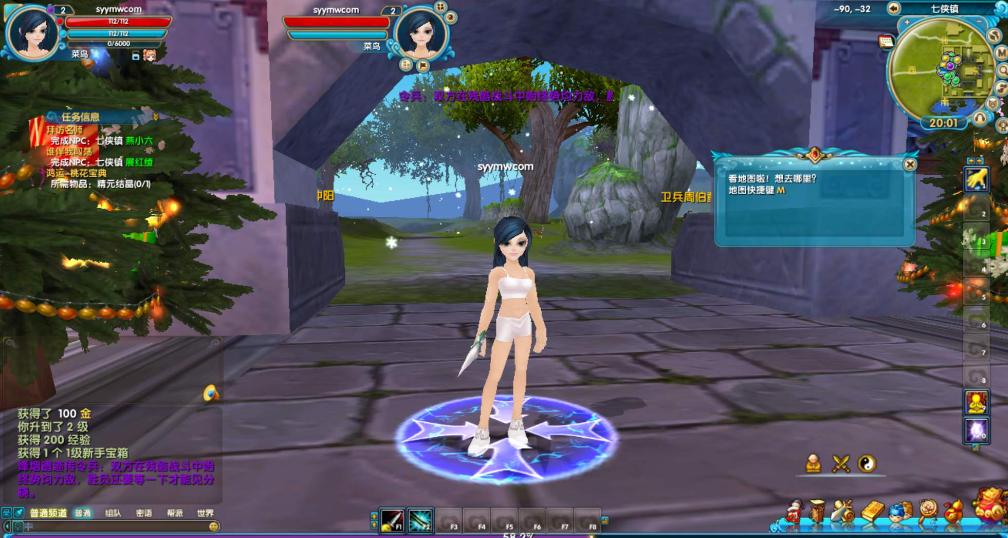Click the meditating monk icon
Viewport: 1008px width, 538px height.
814,462
